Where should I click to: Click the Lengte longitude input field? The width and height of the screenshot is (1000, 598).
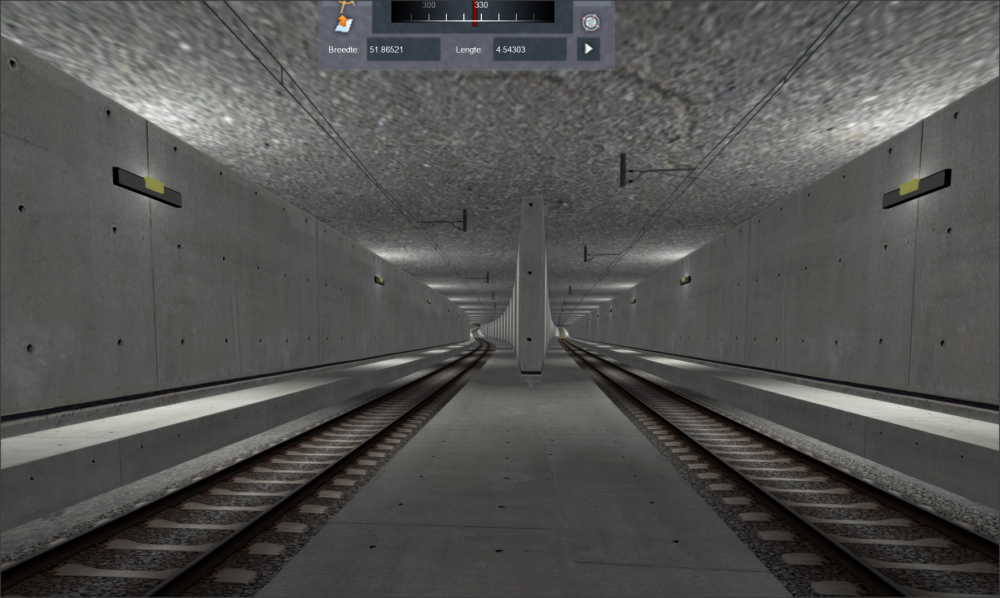[x=529, y=49]
